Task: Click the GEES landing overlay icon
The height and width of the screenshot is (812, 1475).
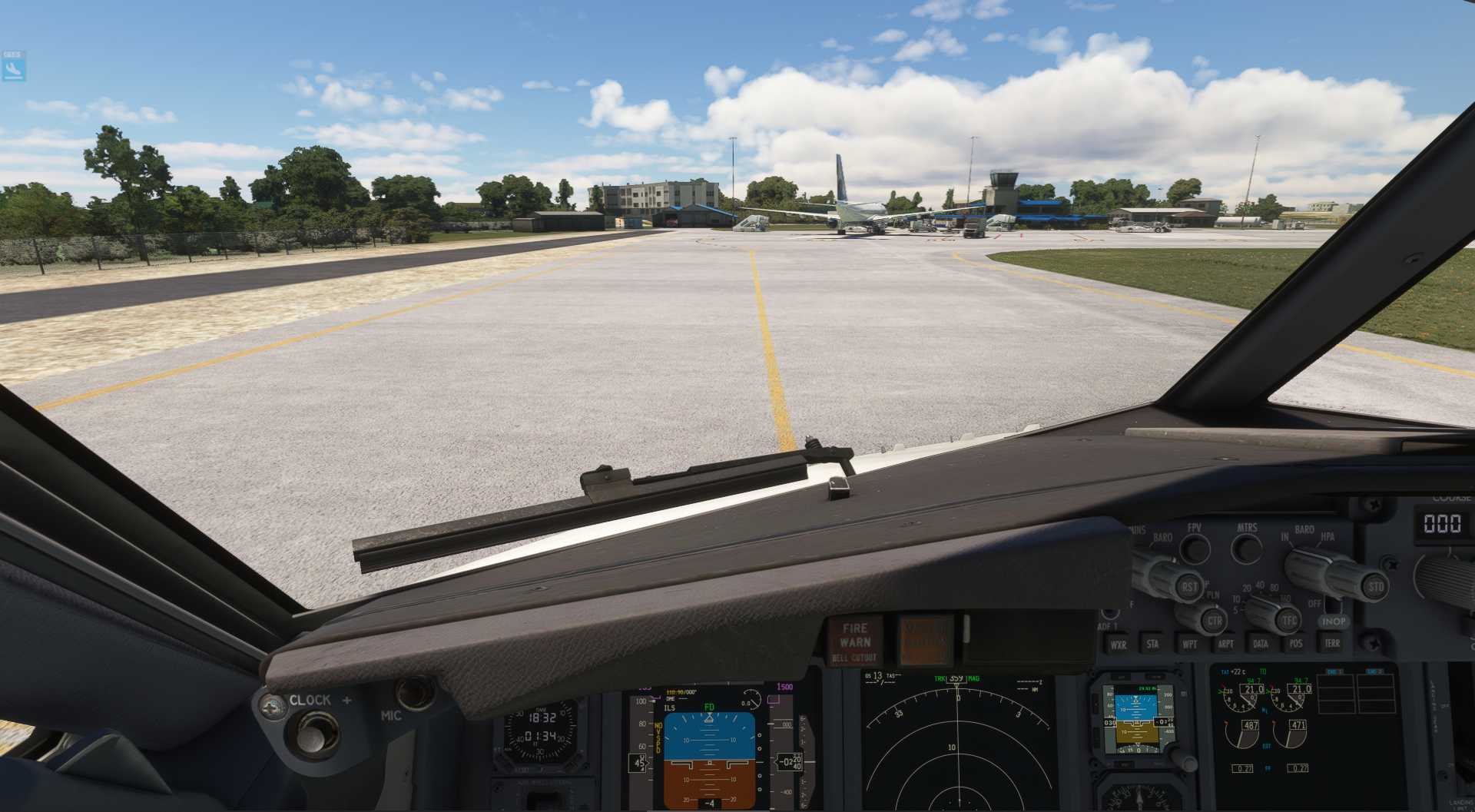Action: [x=14, y=67]
